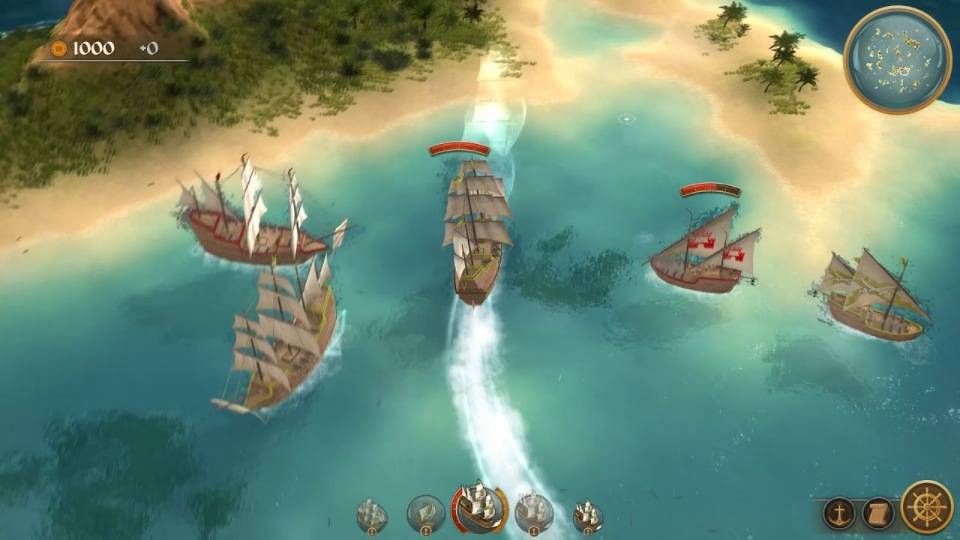Select the golden ship's wheel button
The image size is (960, 540).
[x=926, y=507]
